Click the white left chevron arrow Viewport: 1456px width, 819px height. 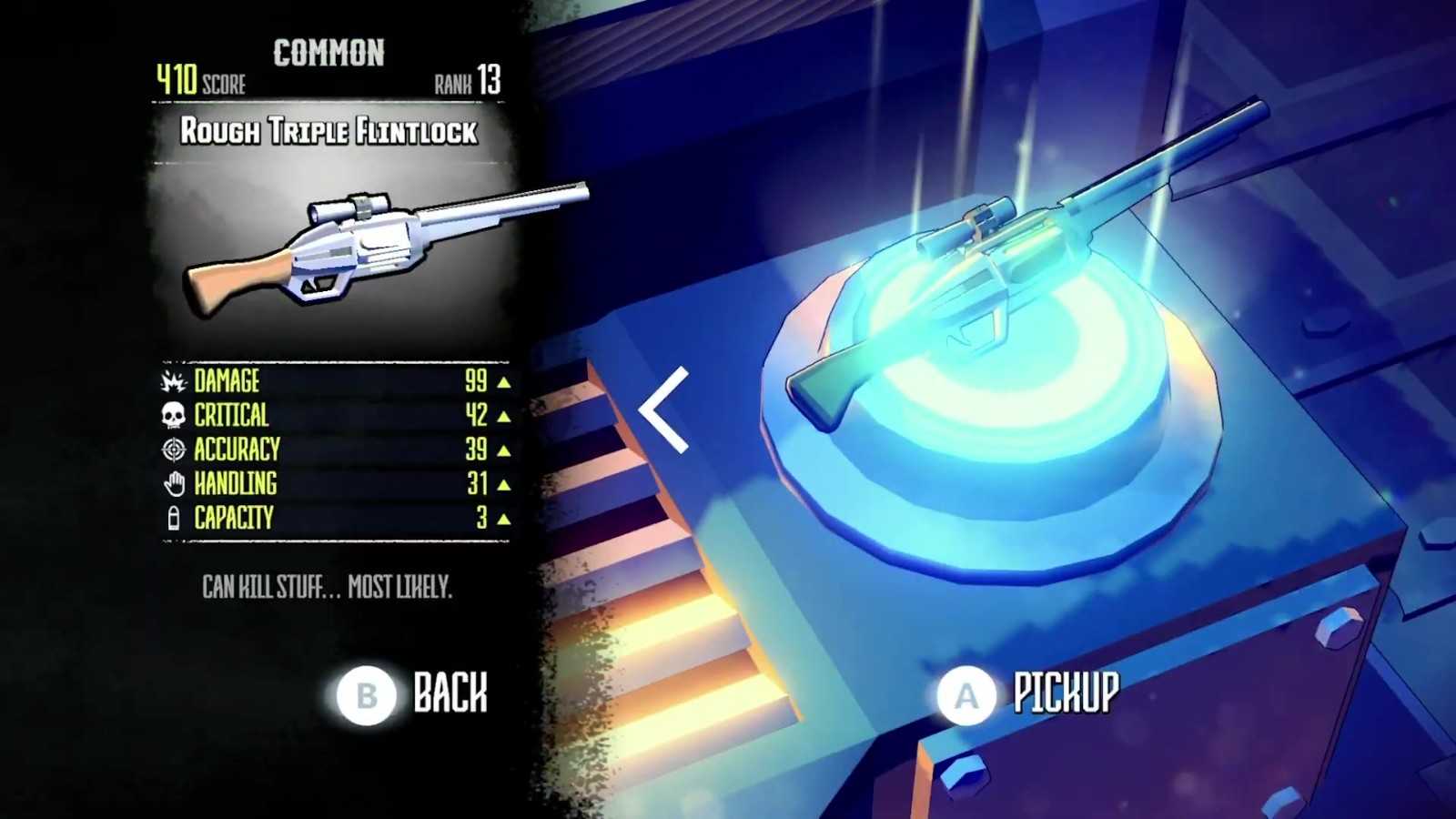[x=664, y=409]
